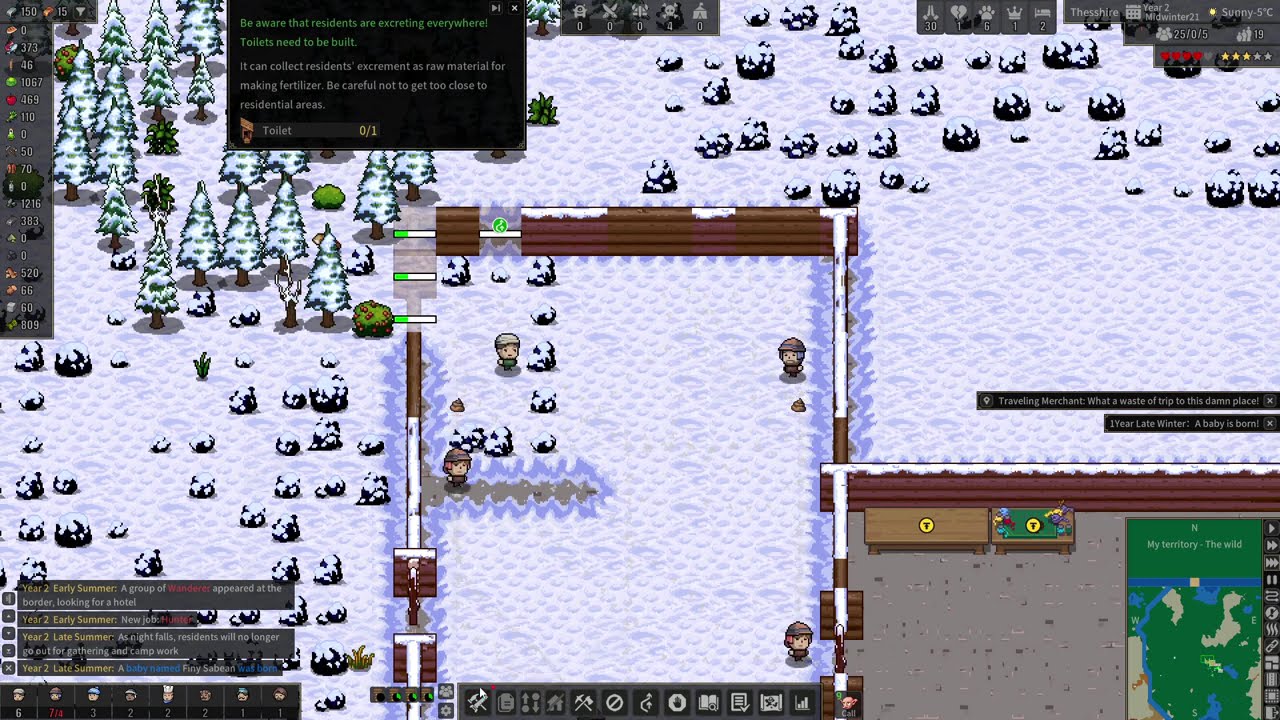Image resolution: width=1280 pixels, height=720 pixels.
Task: Select the priority sorting icon with arrows
Action: (530, 702)
